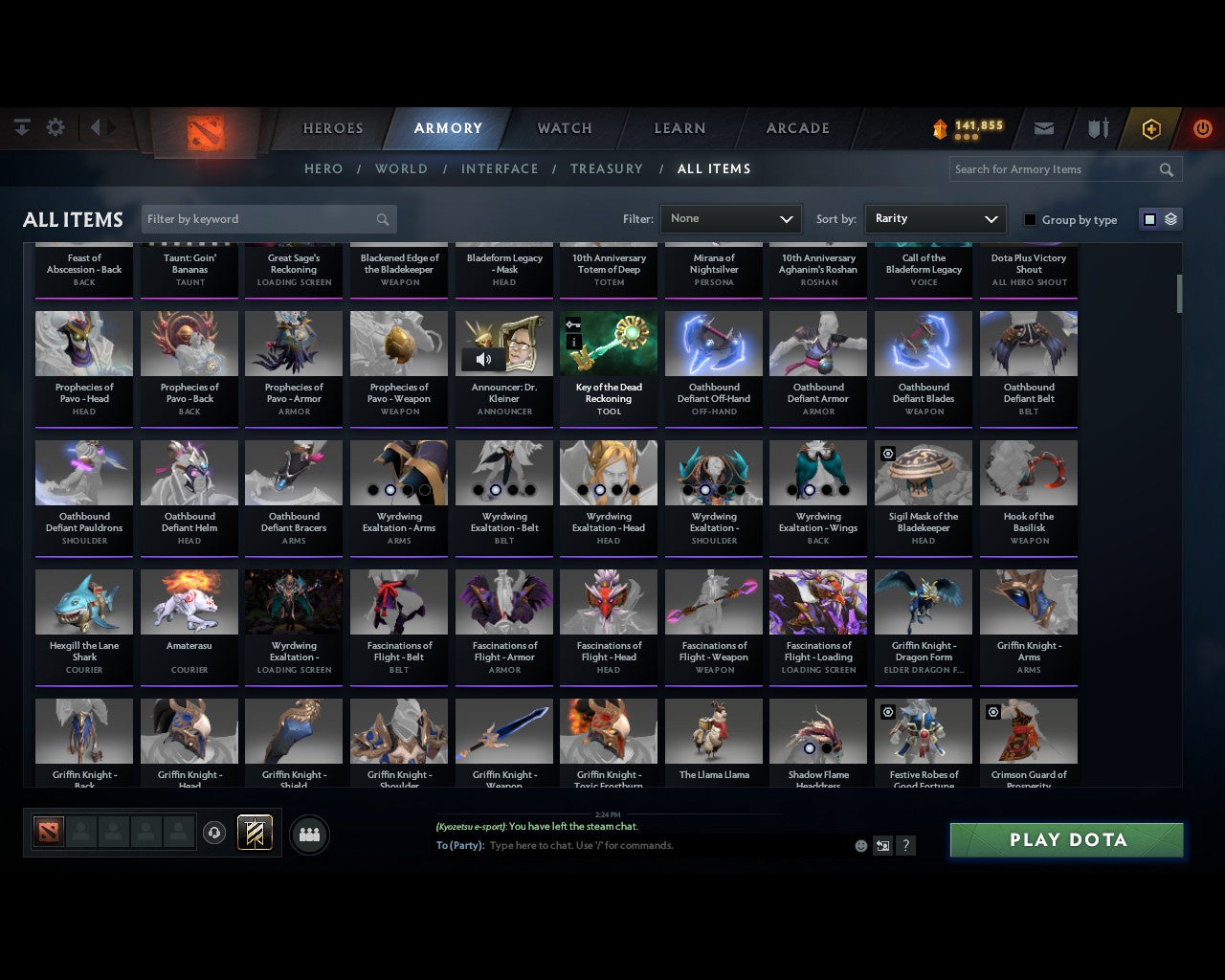Screen dimensions: 1225x980
Task: Toggle the grid view layout icon
Action: pos(1148,218)
